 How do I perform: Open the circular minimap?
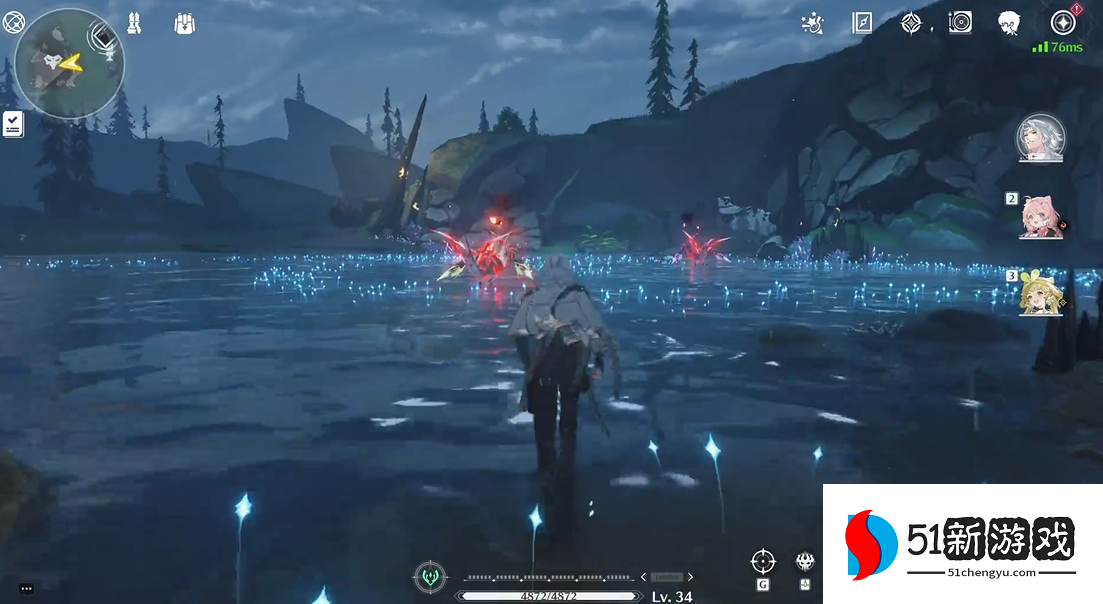click(x=69, y=61)
